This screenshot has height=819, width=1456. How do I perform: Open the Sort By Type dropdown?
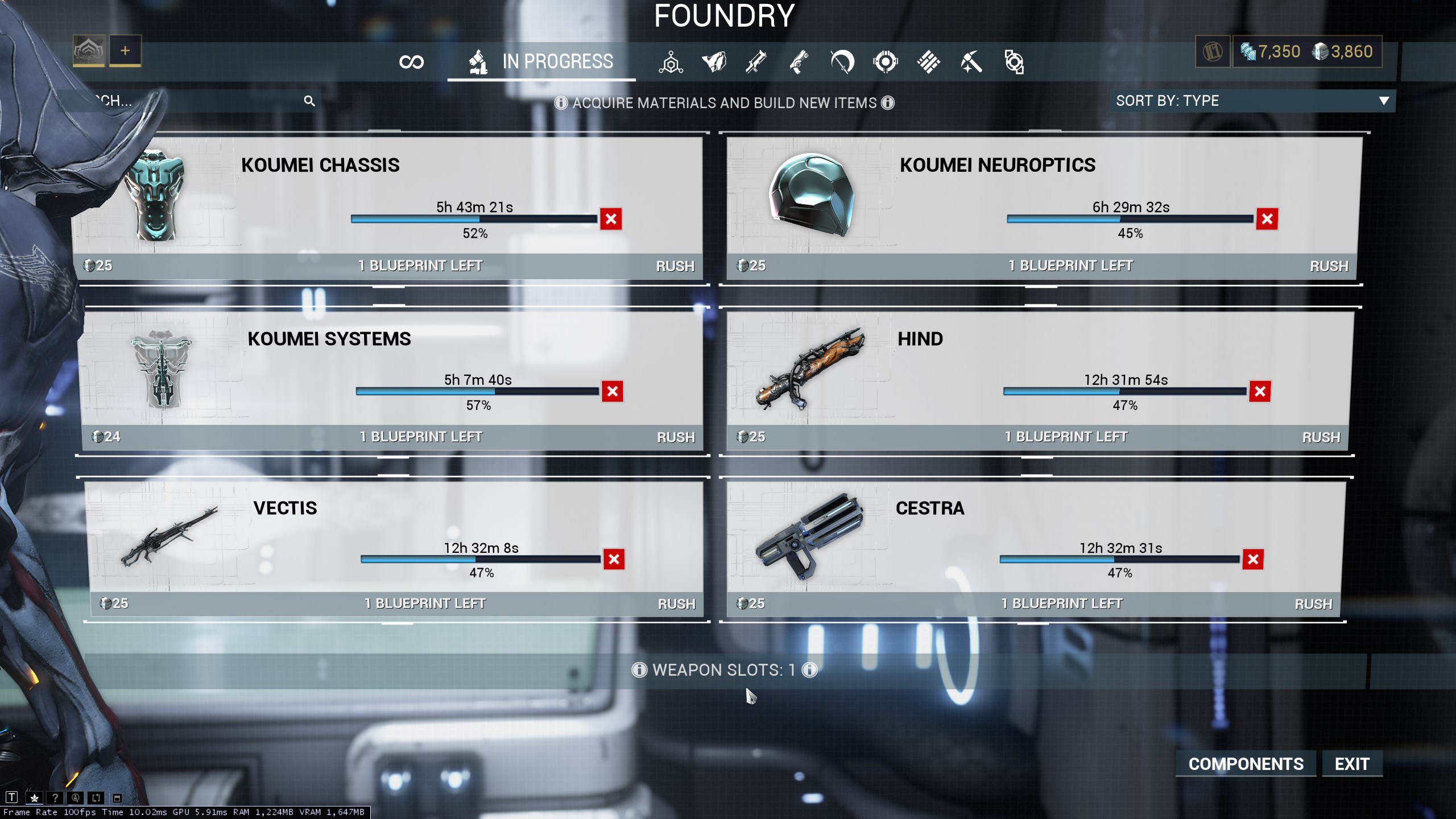[x=1252, y=101]
